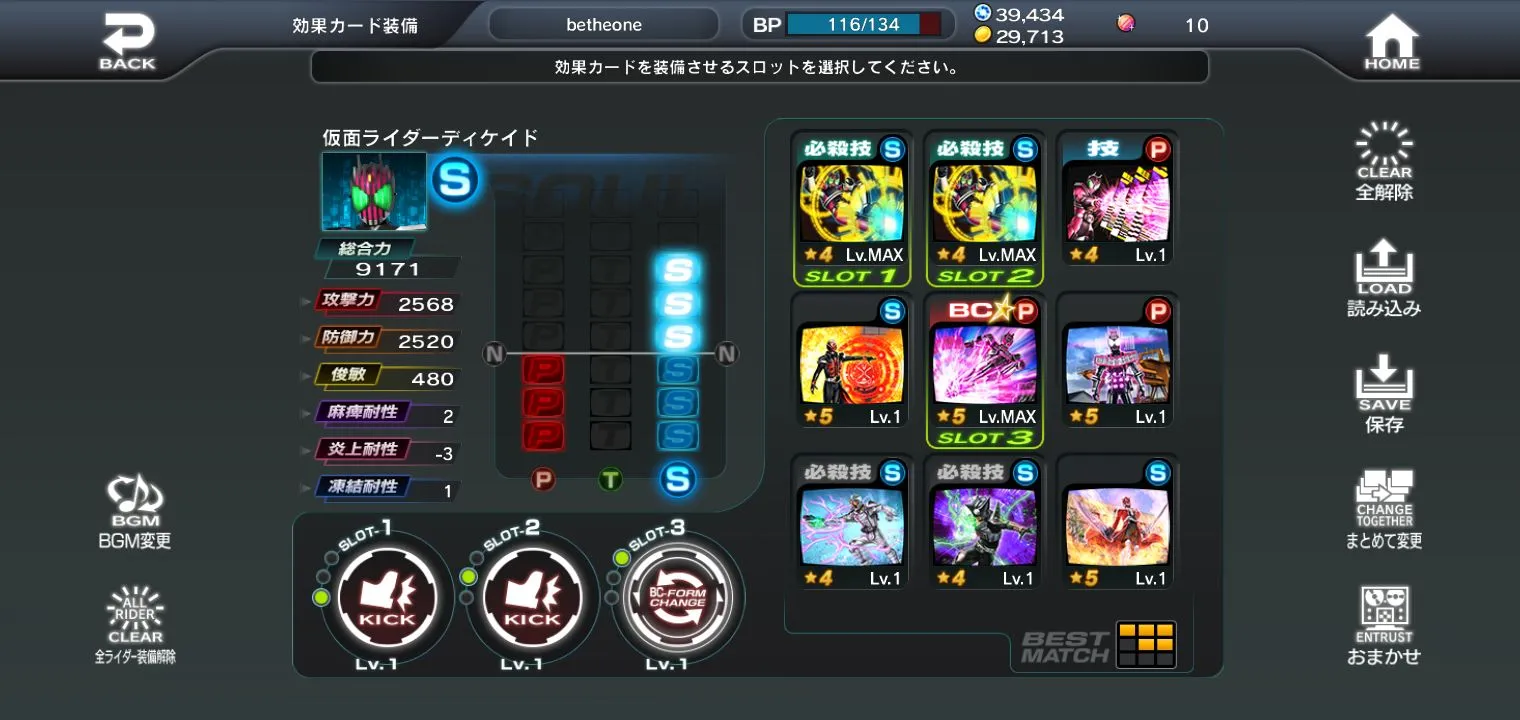This screenshot has height=720, width=1520.
Task: Click the ALL RIDER CLEAR icon
Action: pyautogui.click(x=134, y=618)
